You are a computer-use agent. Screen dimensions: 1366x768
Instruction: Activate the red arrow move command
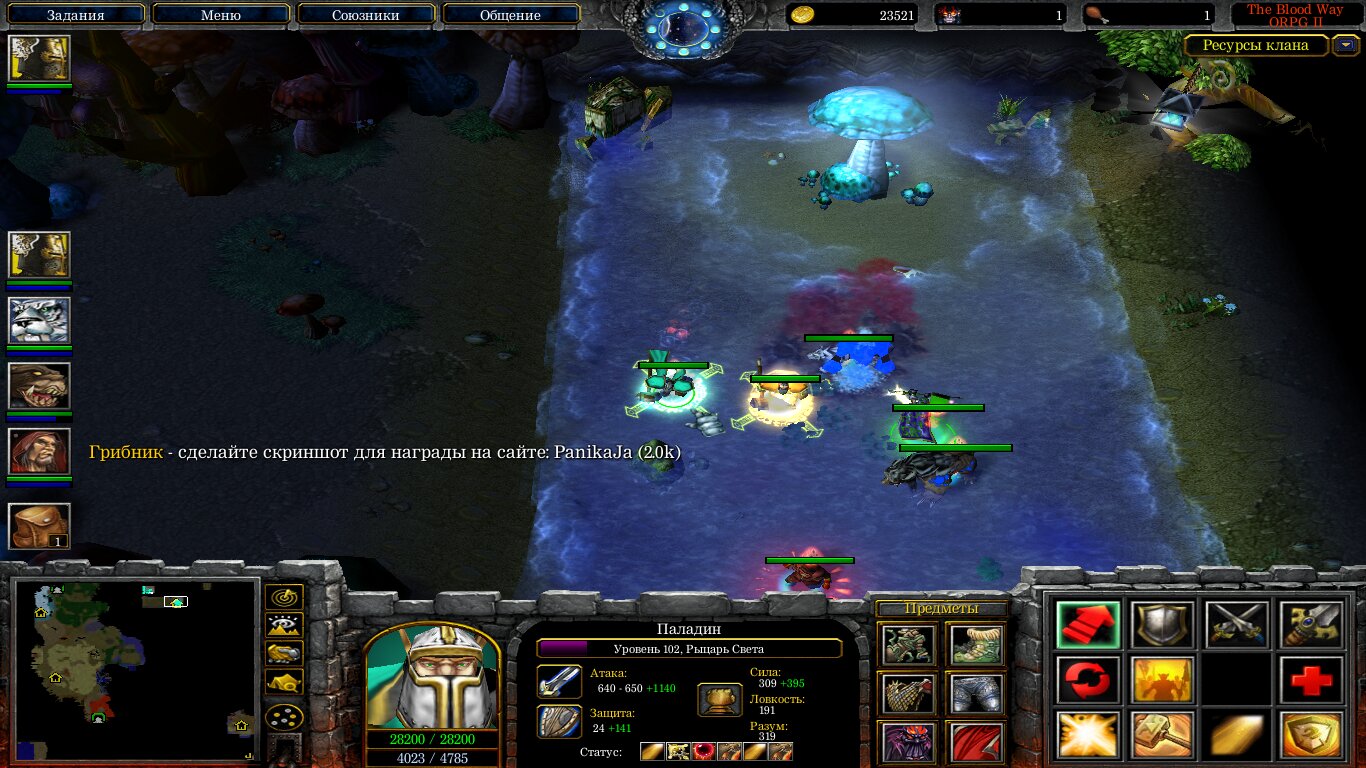coord(1087,625)
